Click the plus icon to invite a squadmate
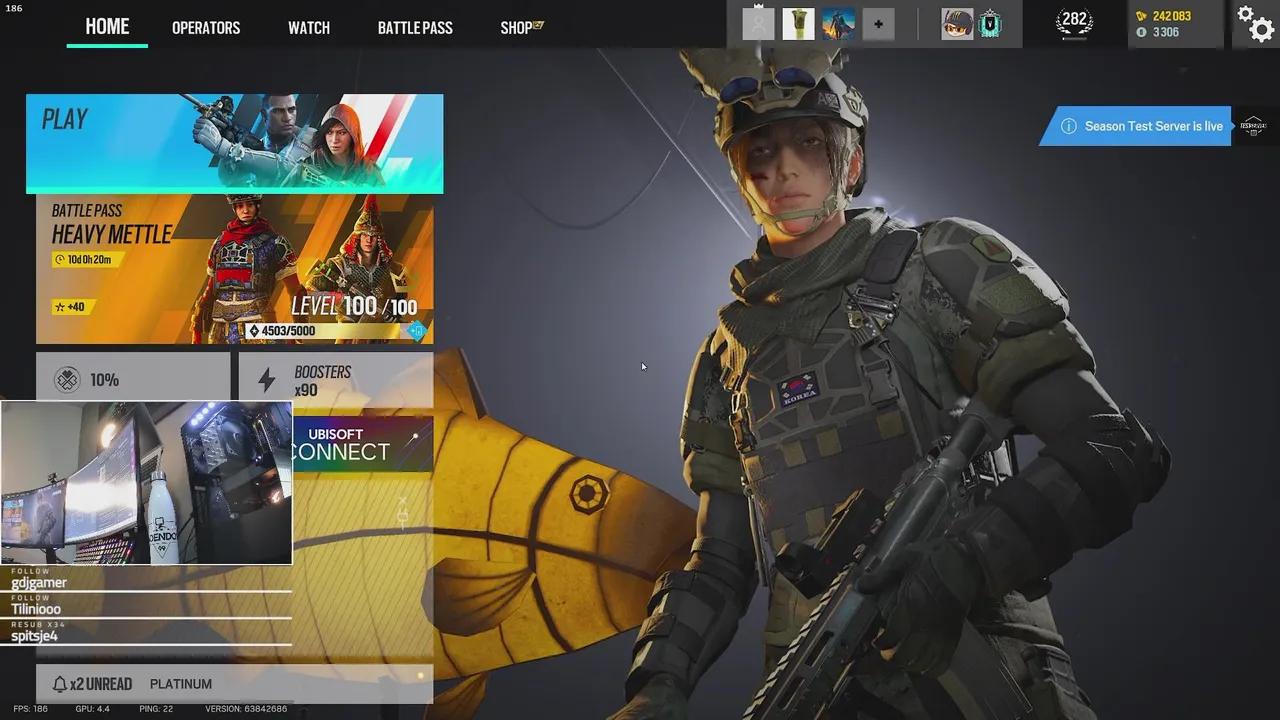Viewport: 1280px width, 720px height. [878, 24]
